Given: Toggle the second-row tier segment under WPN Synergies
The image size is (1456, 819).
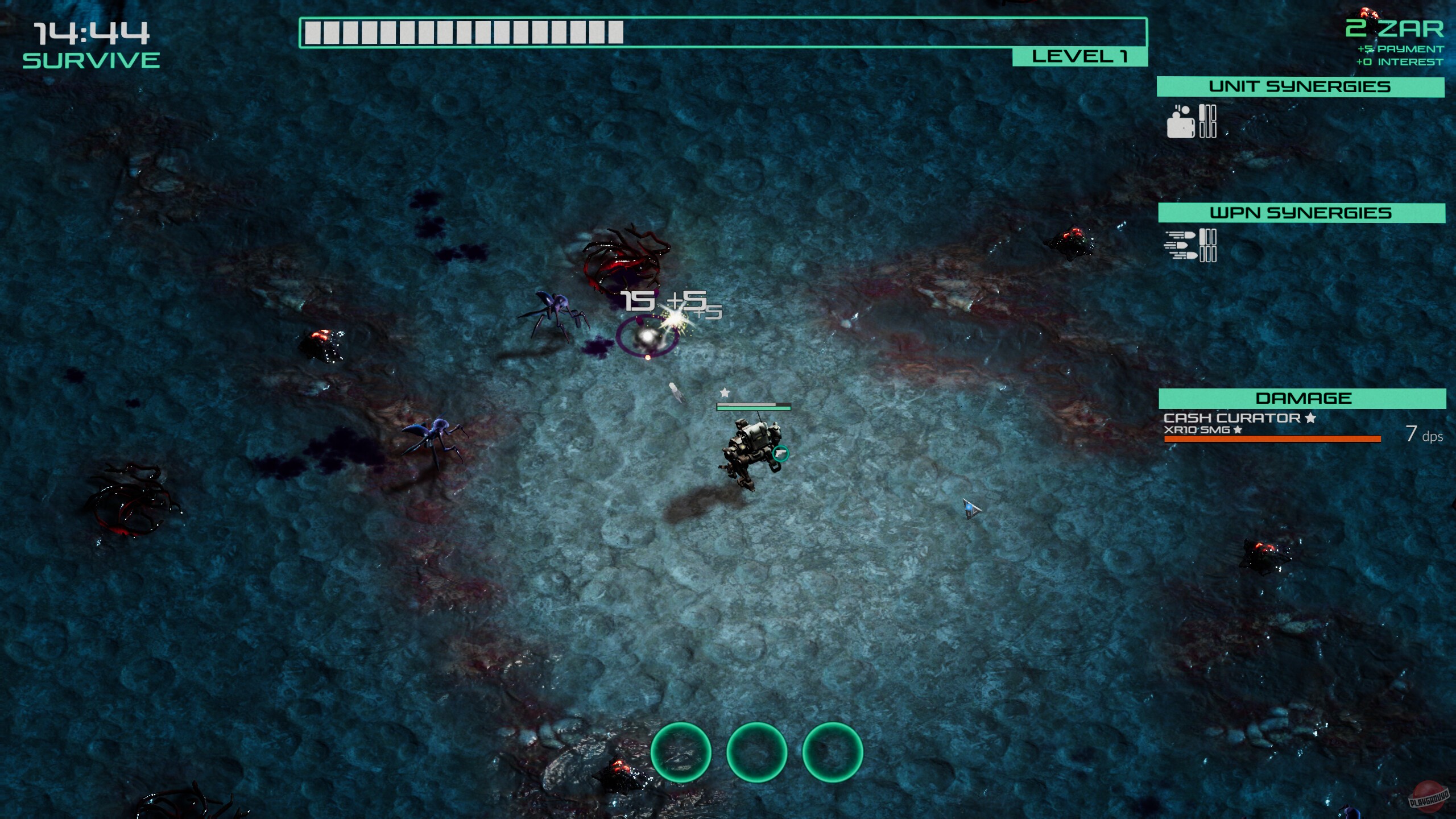Looking at the screenshot, I should 1202,256.
